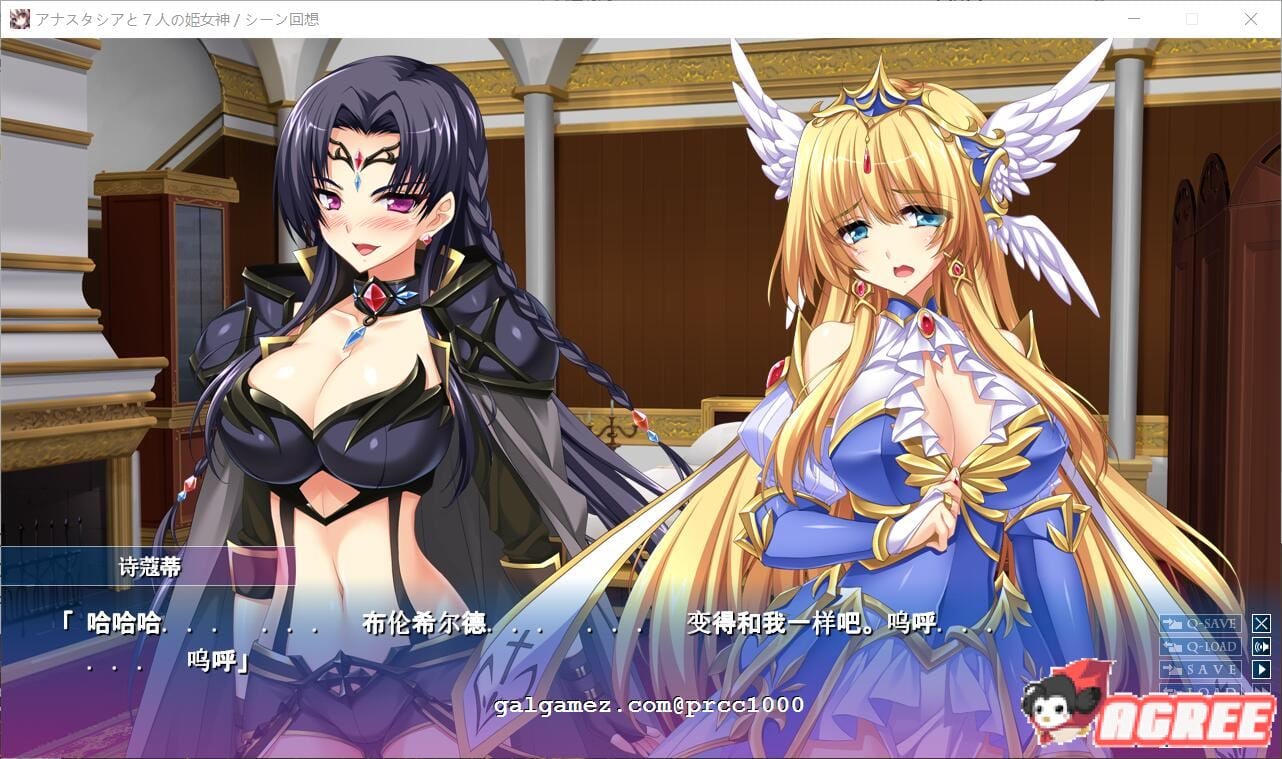
Task: Toggle auto-read mode with the play triangle
Action: point(1262,668)
